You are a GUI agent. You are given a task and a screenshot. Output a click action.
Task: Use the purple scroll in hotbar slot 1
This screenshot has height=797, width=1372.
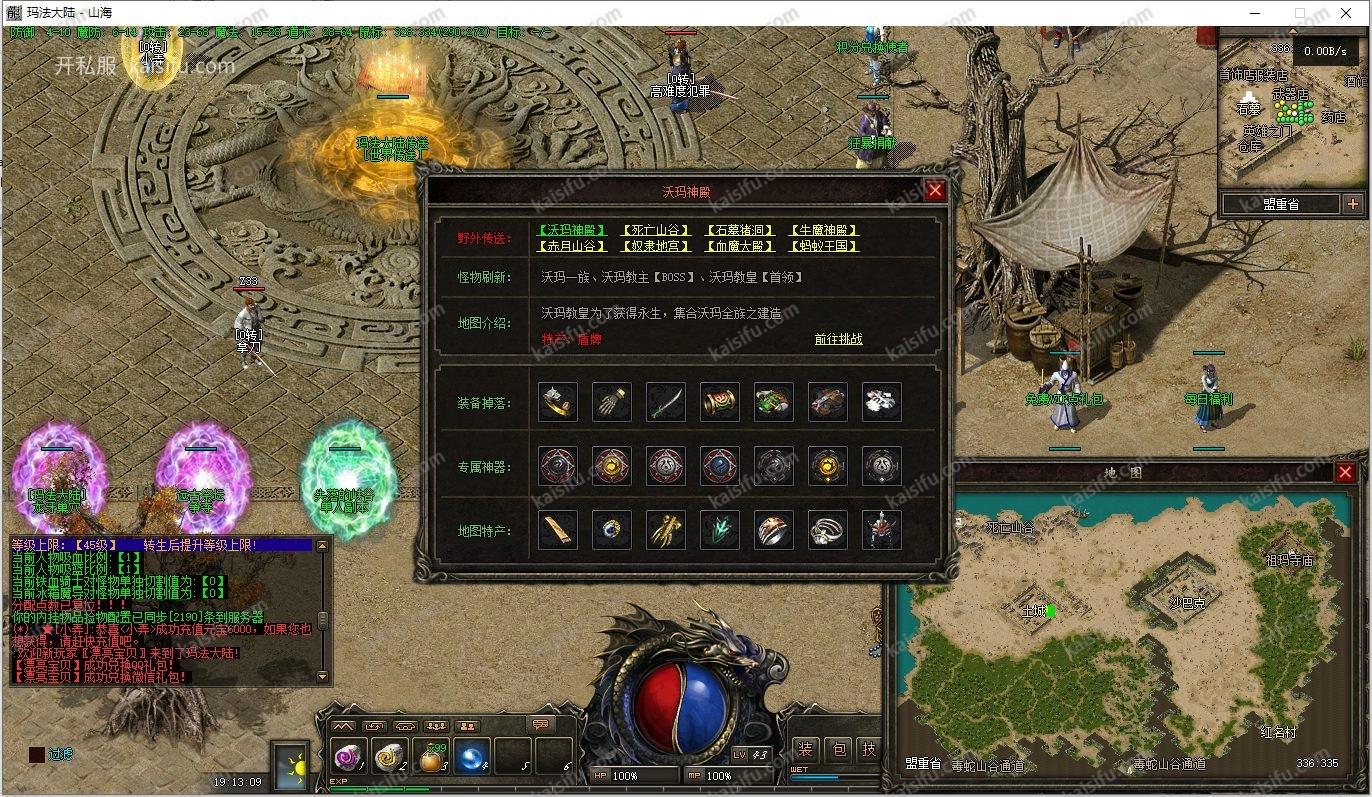349,757
